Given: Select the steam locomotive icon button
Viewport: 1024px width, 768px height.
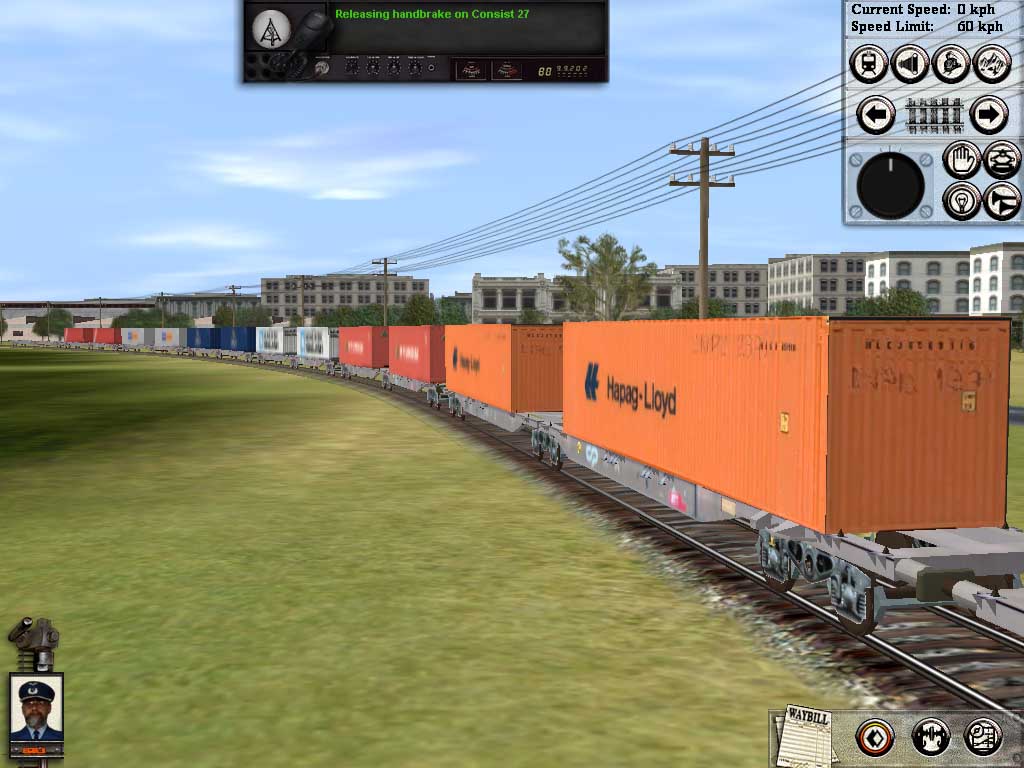Looking at the screenshot, I should point(950,65).
